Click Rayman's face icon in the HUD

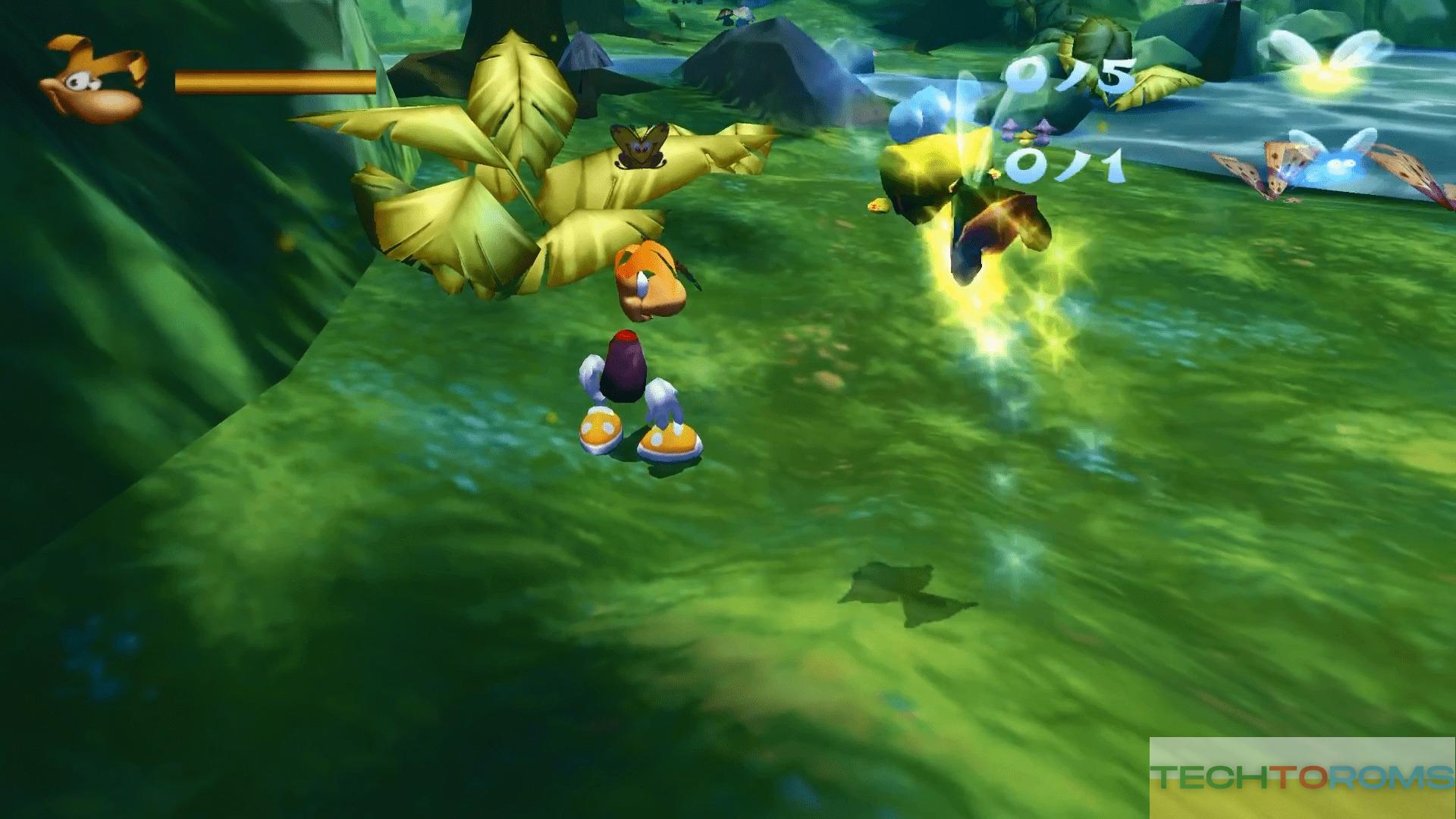tap(94, 80)
